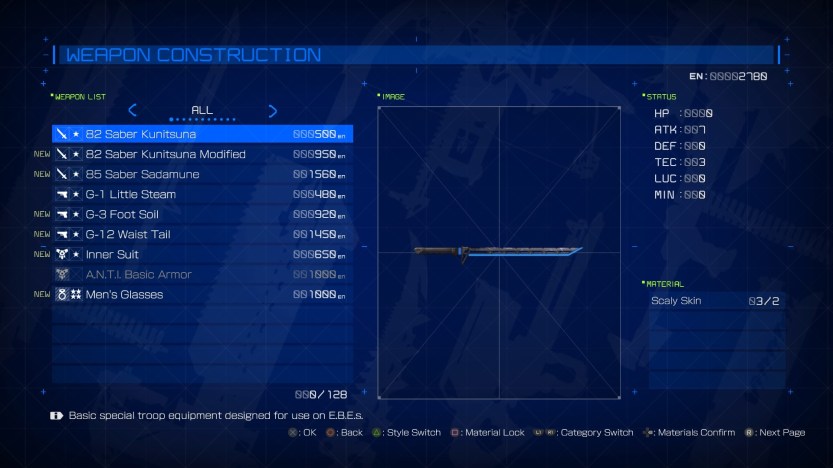
Task: Switch category with the left arrow
Action: 133,110
